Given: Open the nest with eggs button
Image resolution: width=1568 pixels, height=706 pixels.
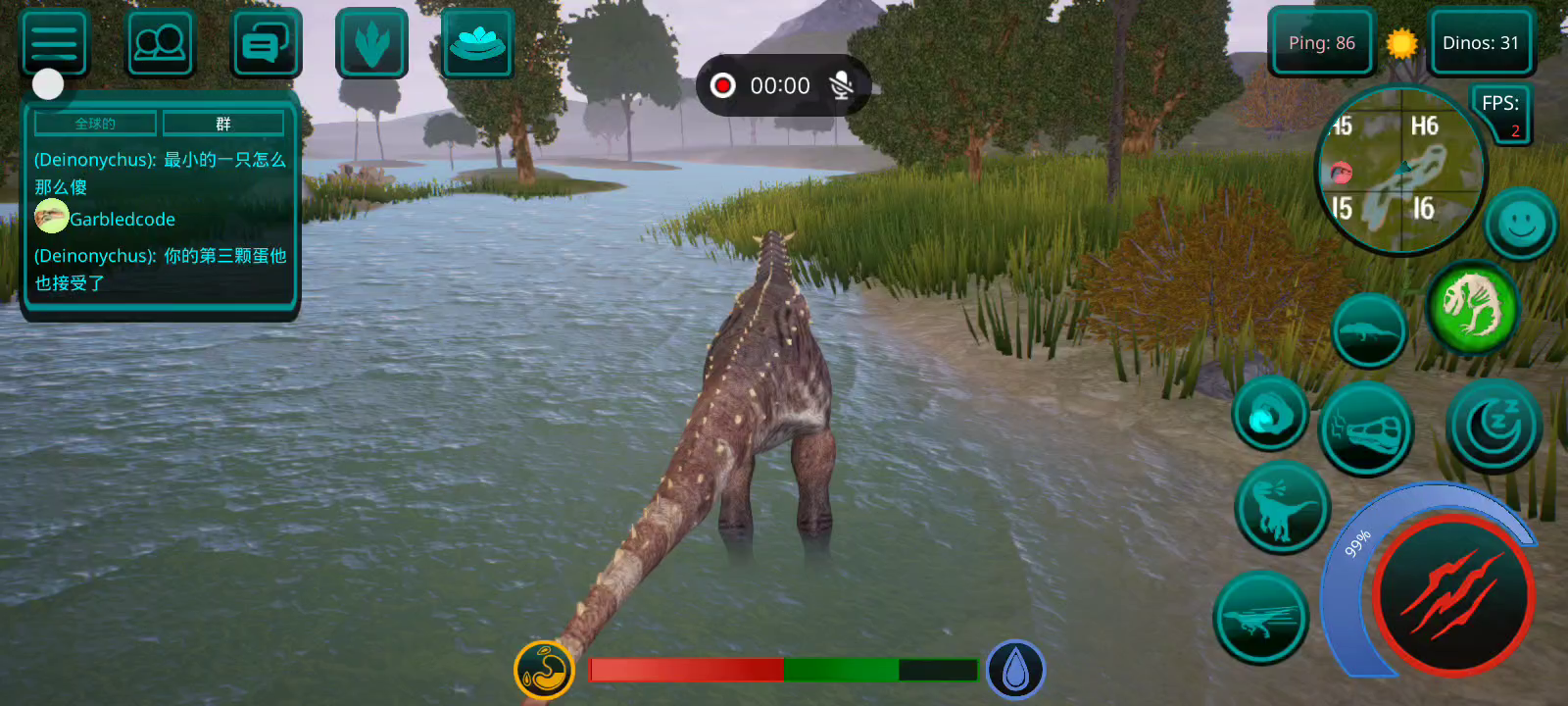Looking at the screenshot, I should click(x=477, y=43).
